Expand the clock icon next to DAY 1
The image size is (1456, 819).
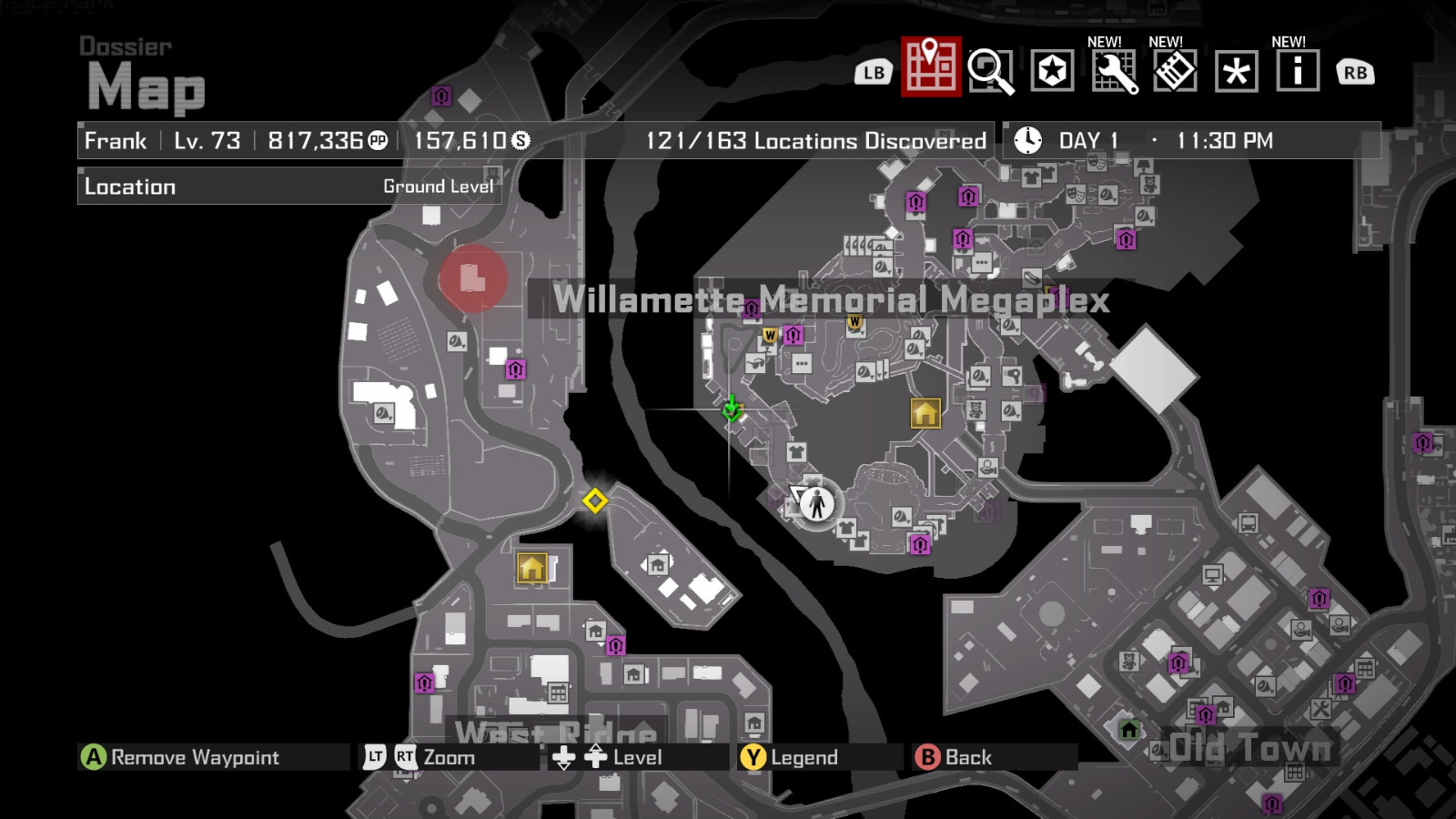click(x=1026, y=140)
